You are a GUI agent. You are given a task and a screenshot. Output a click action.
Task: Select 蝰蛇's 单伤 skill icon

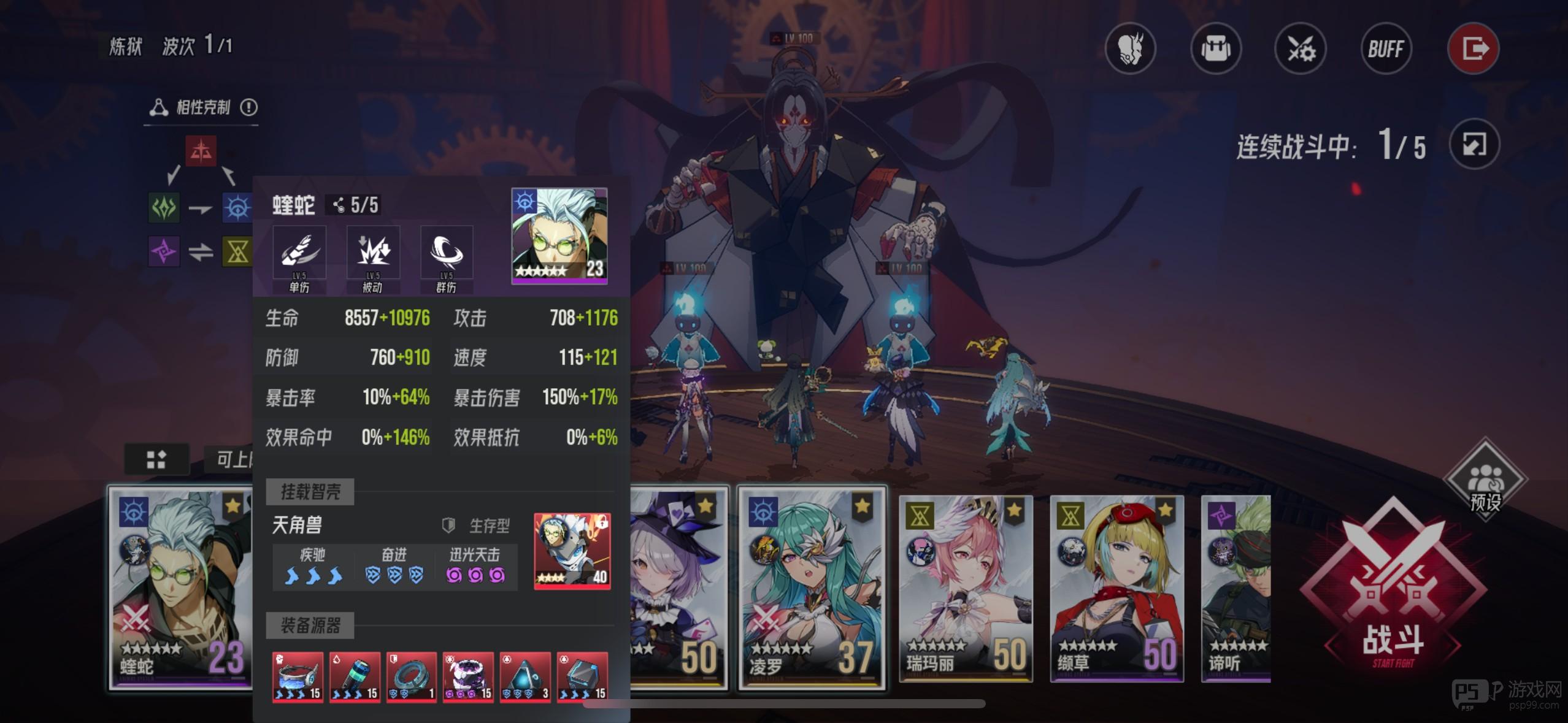pyautogui.click(x=299, y=251)
